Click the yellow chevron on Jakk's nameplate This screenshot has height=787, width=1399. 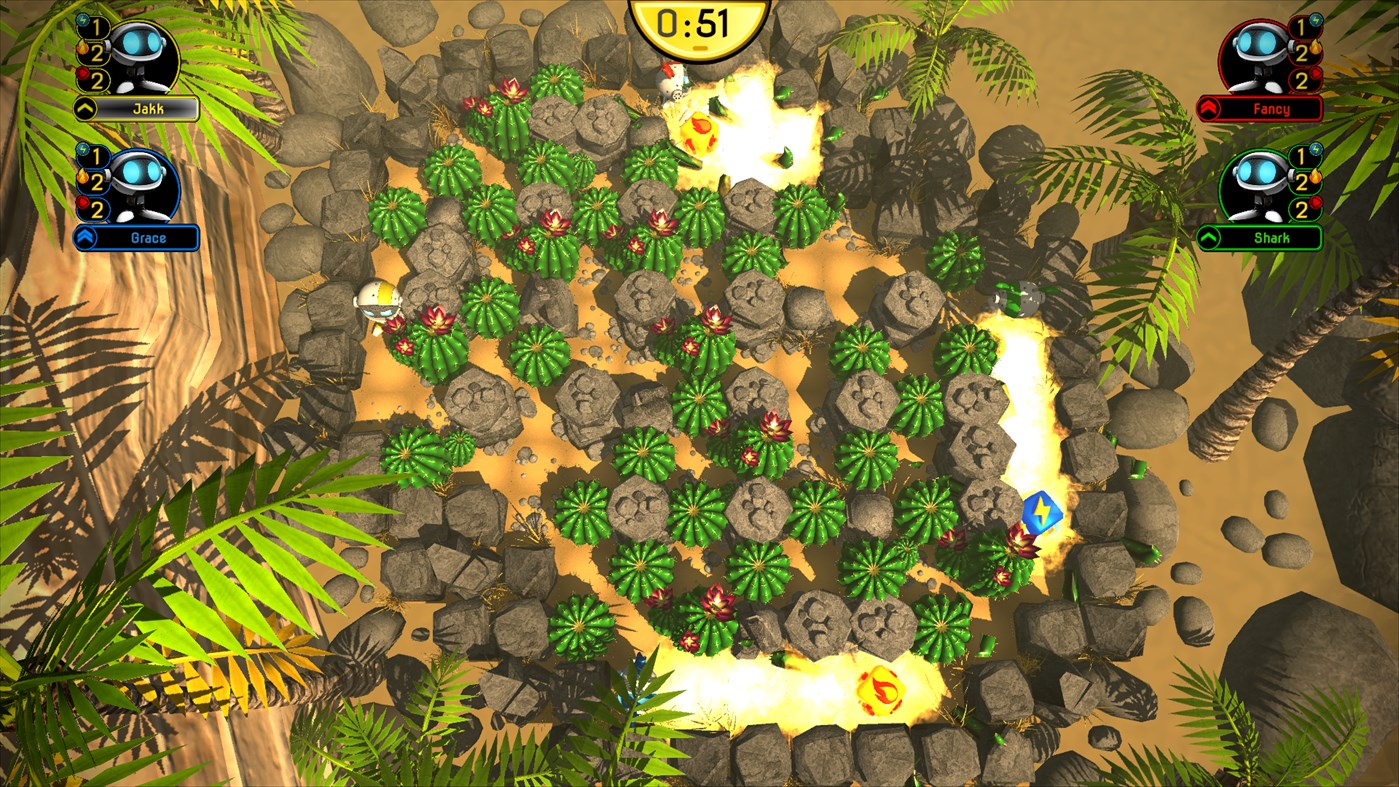pyautogui.click(x=85, y=106)
